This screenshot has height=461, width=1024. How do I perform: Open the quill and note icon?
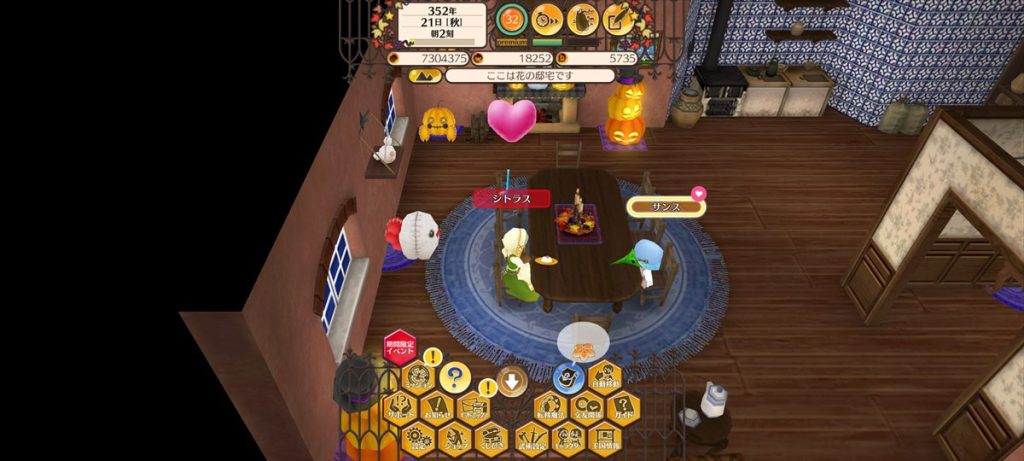(x=620, y=18)
